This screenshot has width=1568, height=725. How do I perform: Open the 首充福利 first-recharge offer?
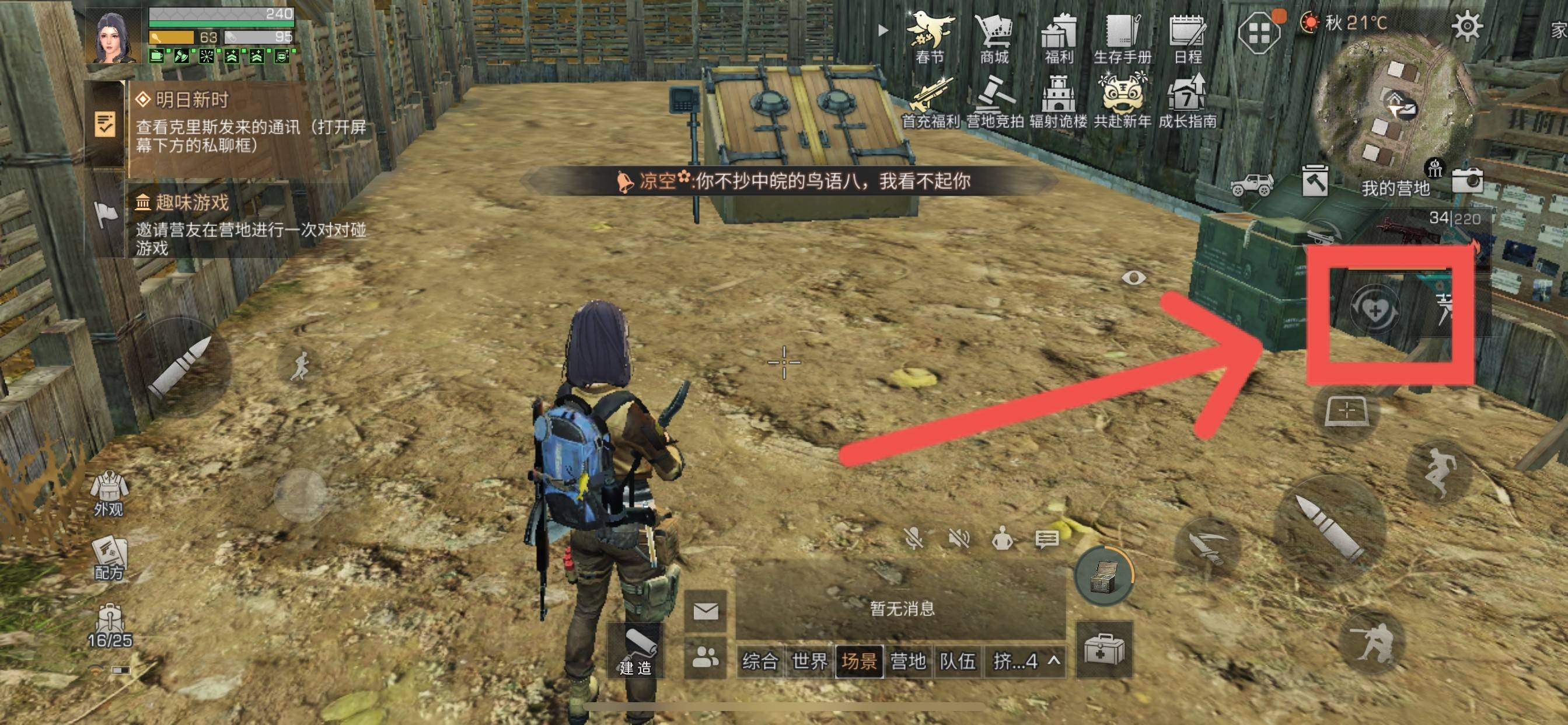coord(930,102)
